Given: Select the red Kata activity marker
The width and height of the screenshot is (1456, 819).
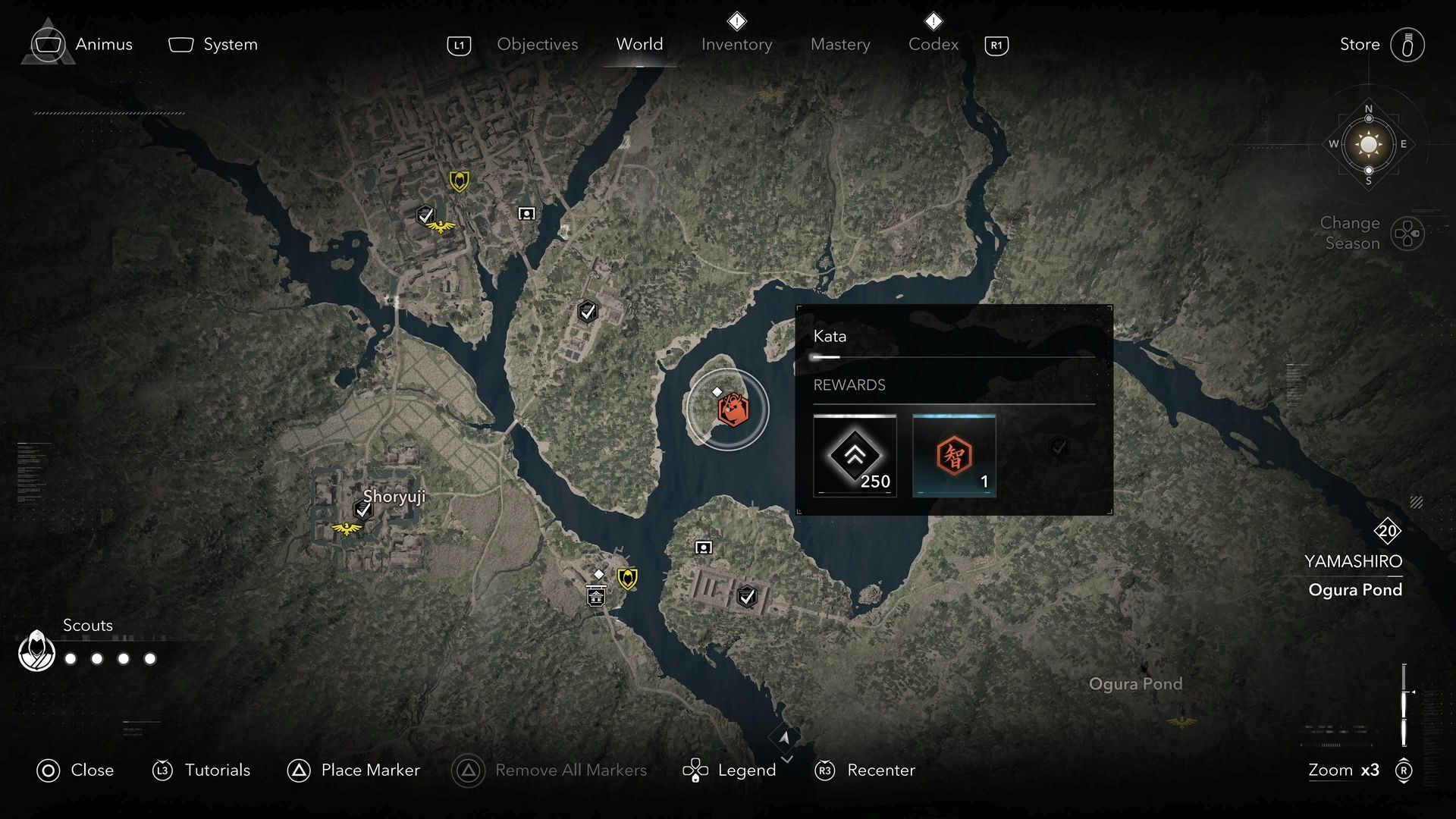Looking at the screenshot, I should 733,409.
